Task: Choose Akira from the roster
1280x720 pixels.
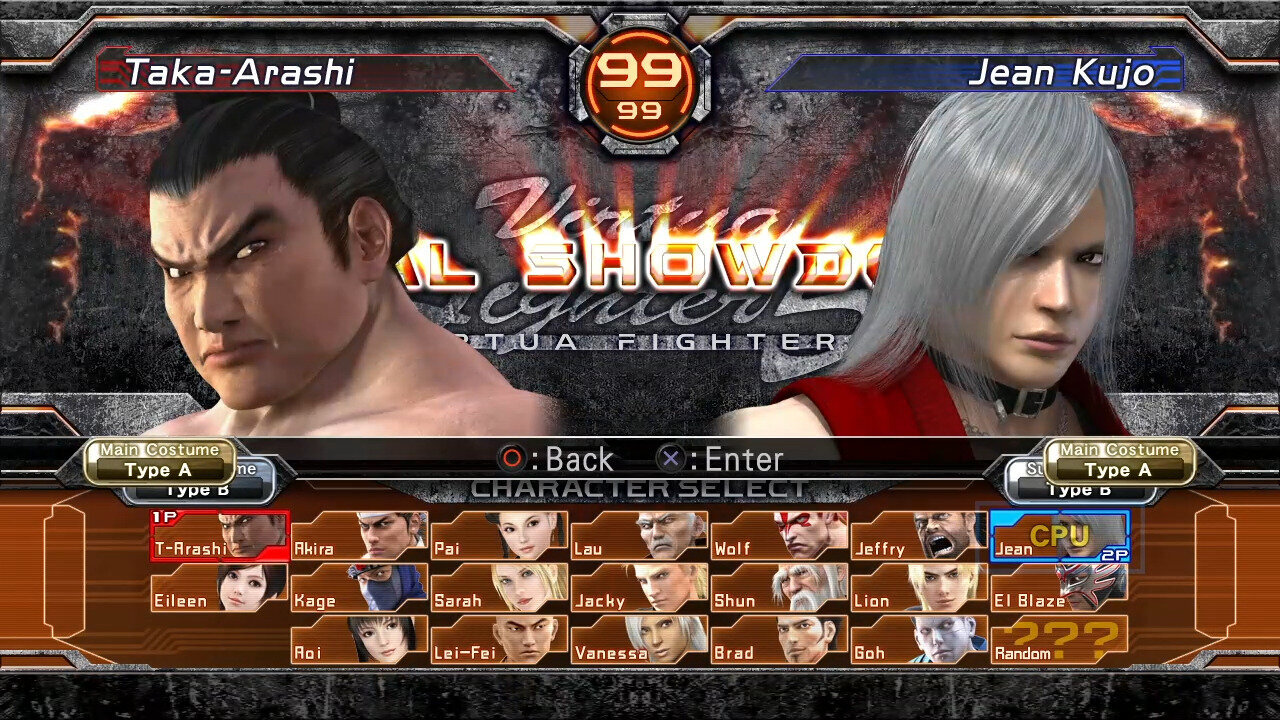Action: tap(359, 536)
